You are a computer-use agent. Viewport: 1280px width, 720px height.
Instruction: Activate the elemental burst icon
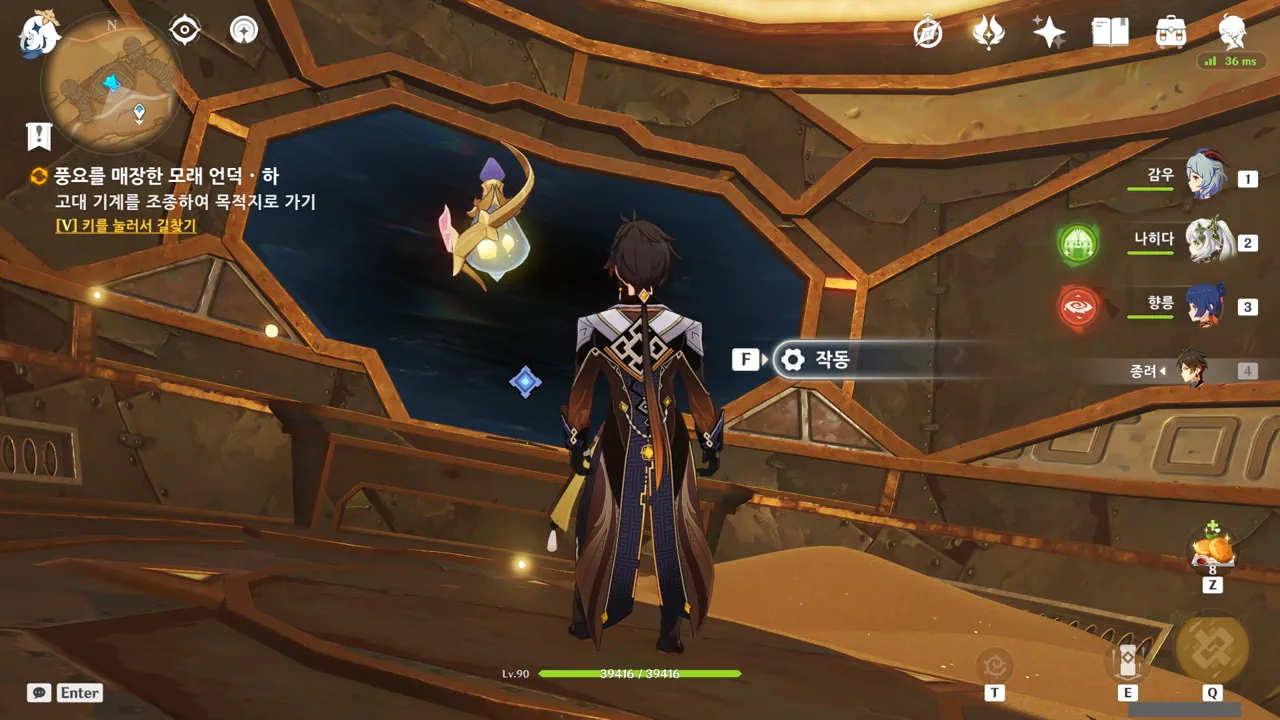click(x=1212, y=647)
